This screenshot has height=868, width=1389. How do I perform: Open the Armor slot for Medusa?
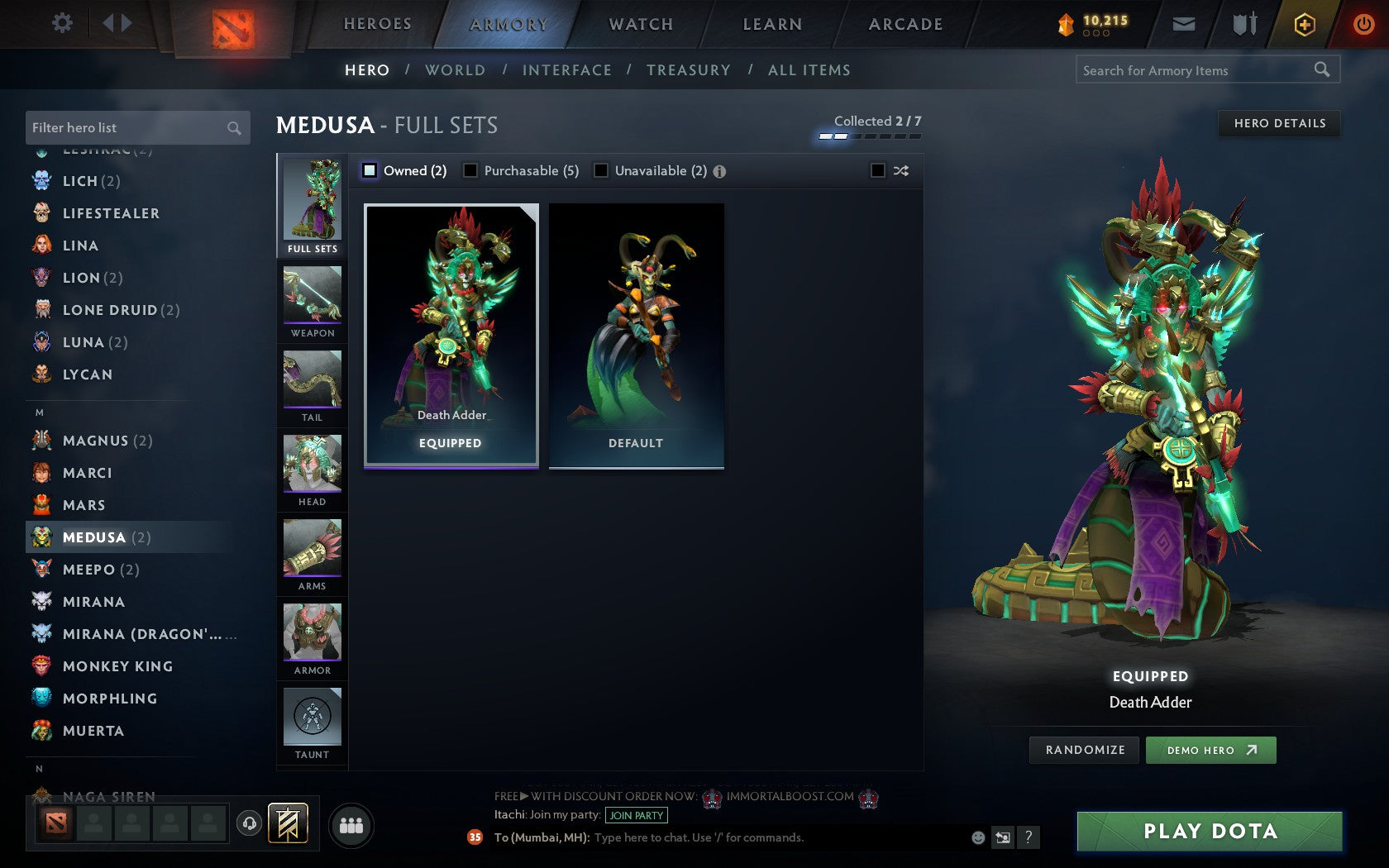312,638
